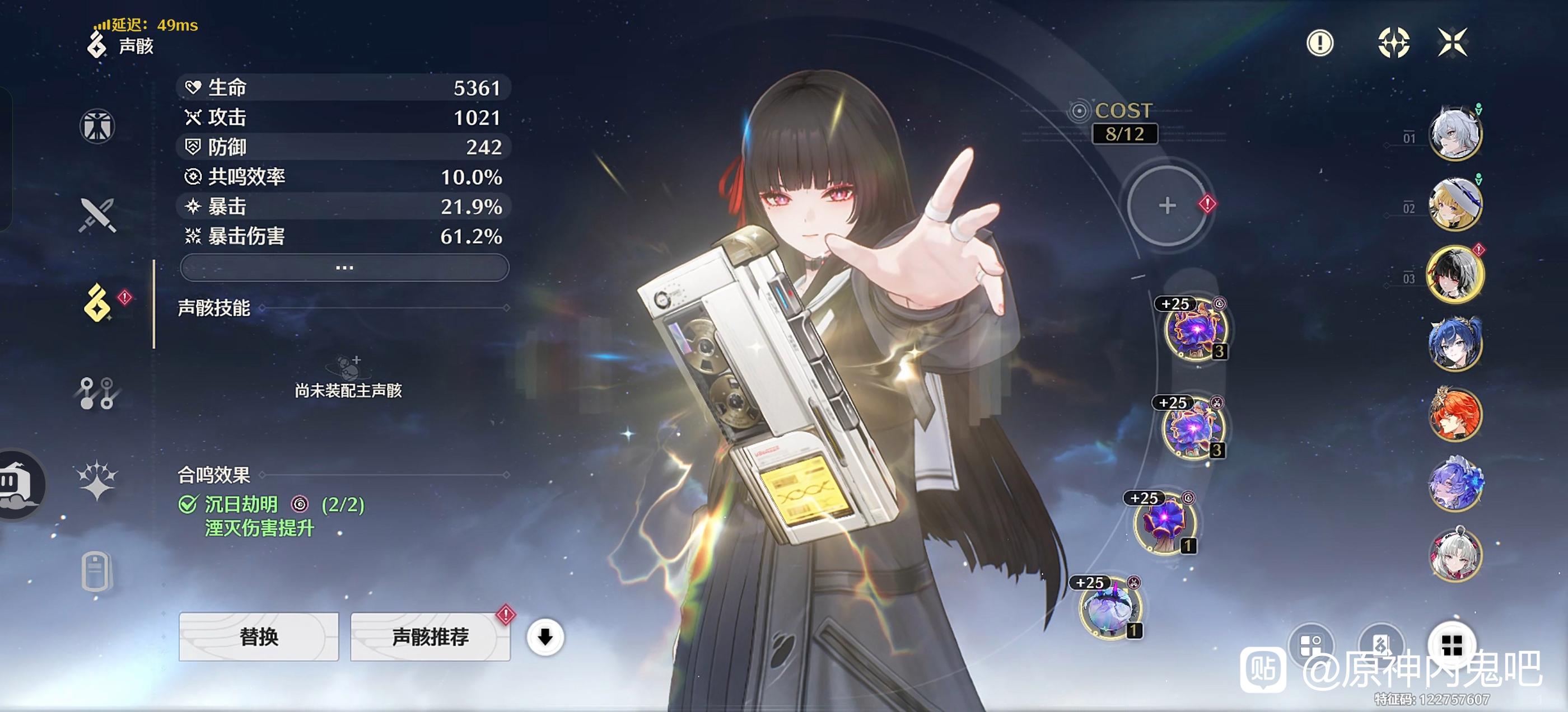Select the empty main echo slot with plus
Viewport: 1568px width, 712px height.
coord(1167,205)
